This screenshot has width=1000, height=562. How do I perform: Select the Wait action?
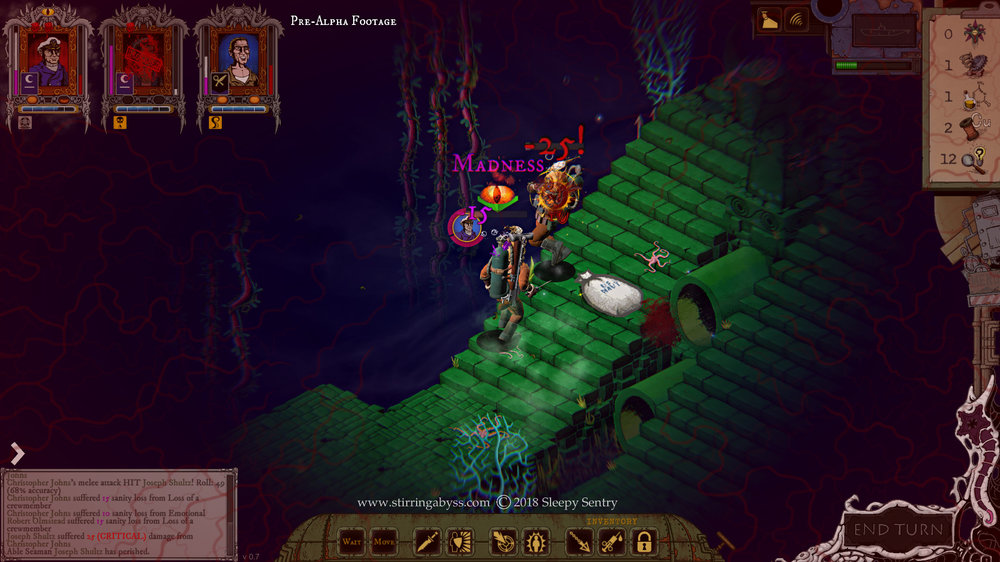tap(351, 543)
